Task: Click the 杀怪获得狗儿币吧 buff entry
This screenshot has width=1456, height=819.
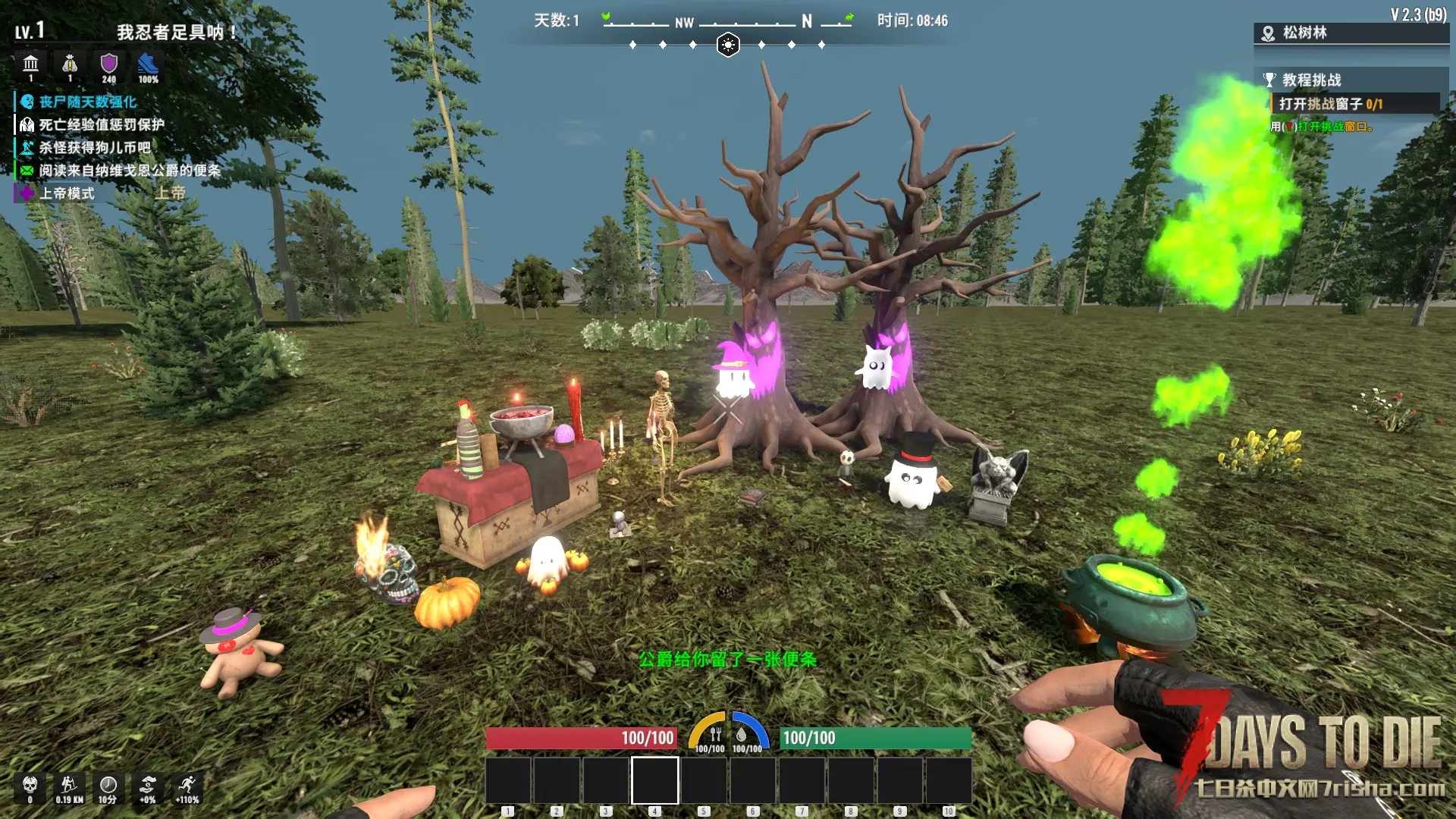Action: point(94,147)
